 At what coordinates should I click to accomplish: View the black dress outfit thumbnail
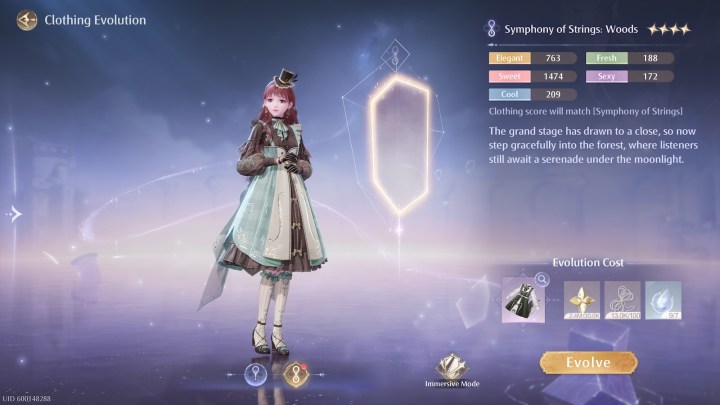click(x=523, y=302)
